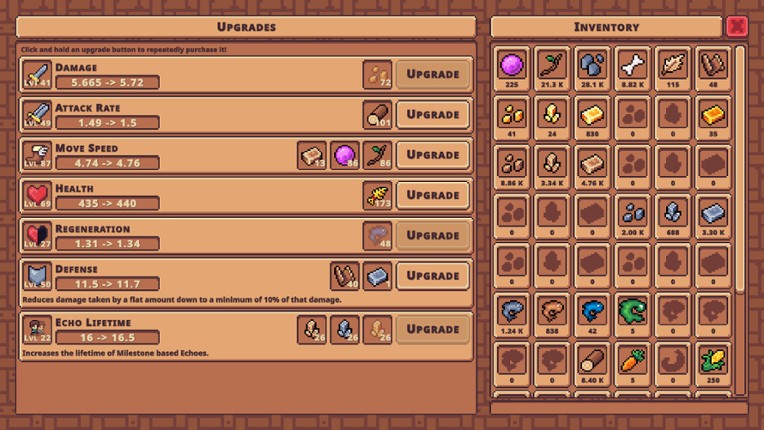
Task: Close the window with the red X
Action: click(x=737, y=26)
